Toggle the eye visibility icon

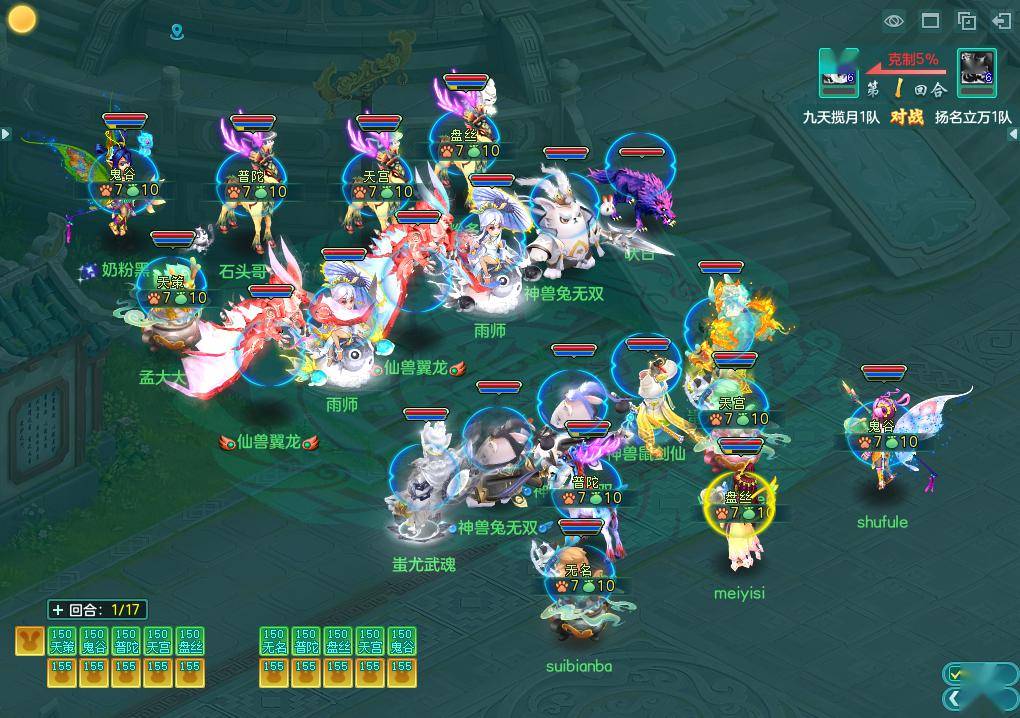coord(894,20)
